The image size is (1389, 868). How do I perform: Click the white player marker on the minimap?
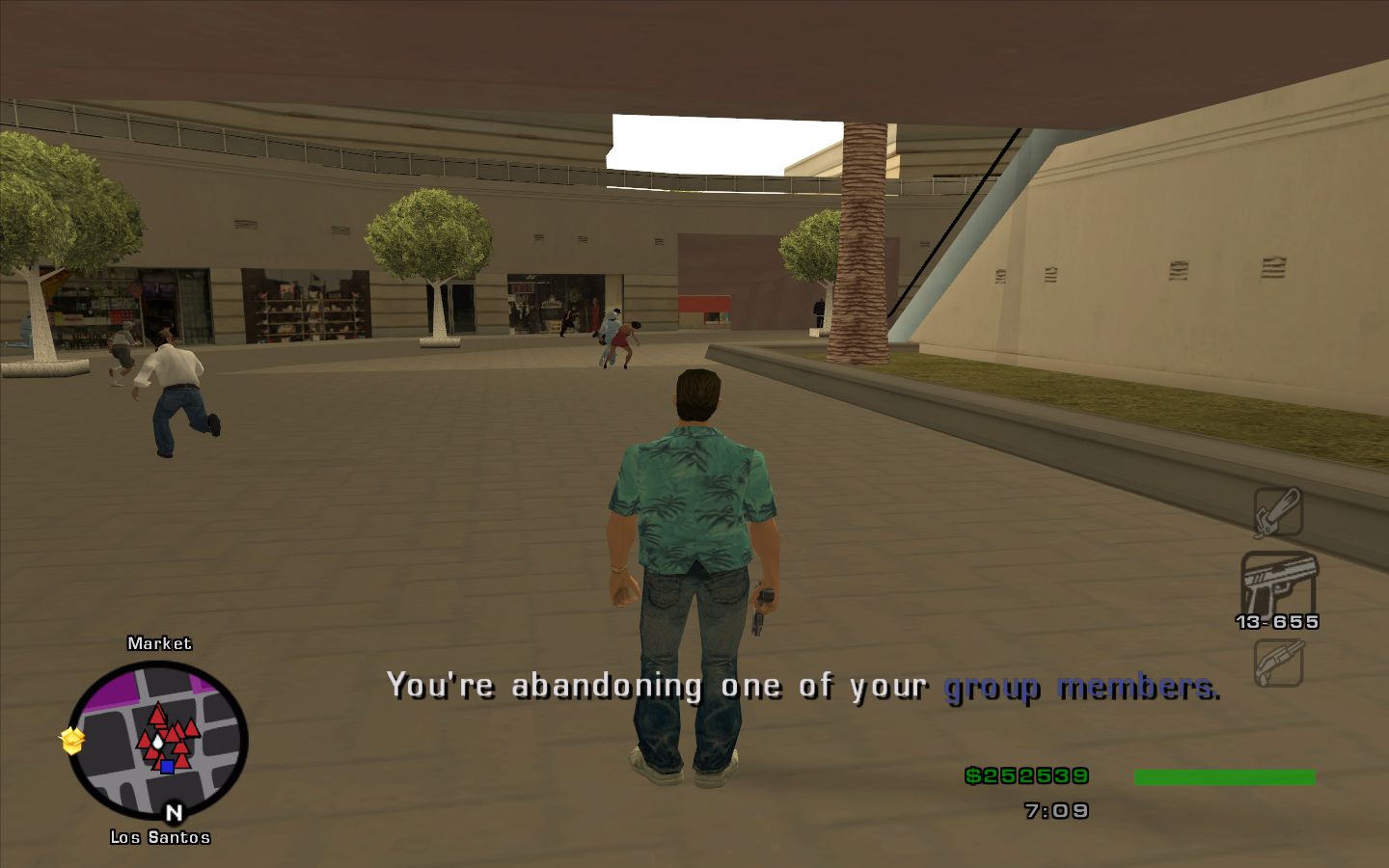pos(156,741)
